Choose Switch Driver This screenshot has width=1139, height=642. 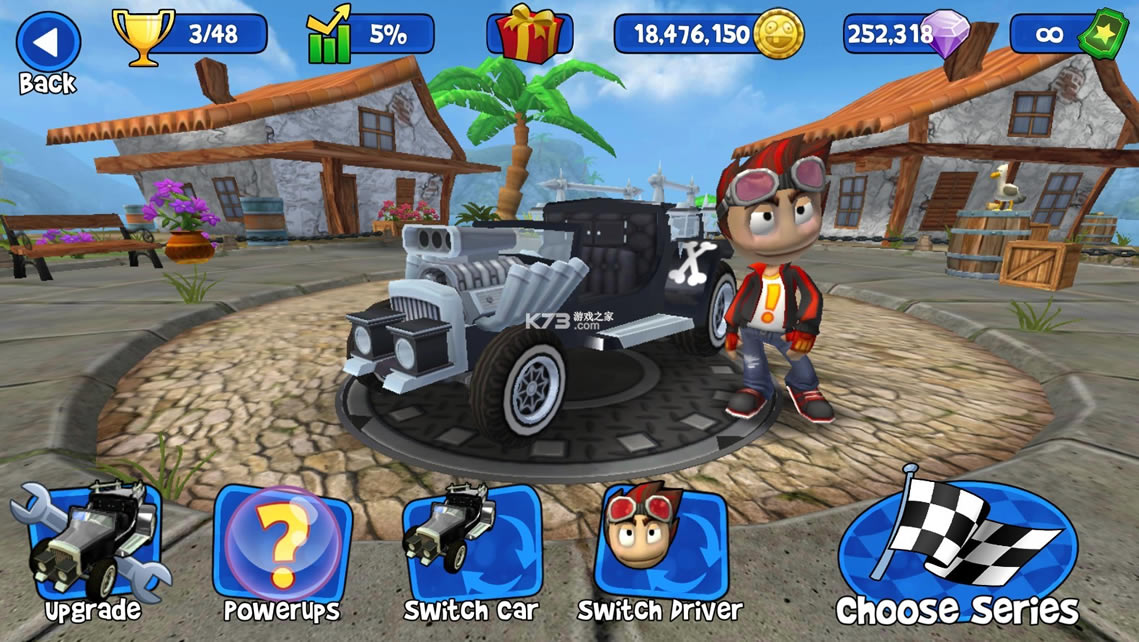click(659, 545)
